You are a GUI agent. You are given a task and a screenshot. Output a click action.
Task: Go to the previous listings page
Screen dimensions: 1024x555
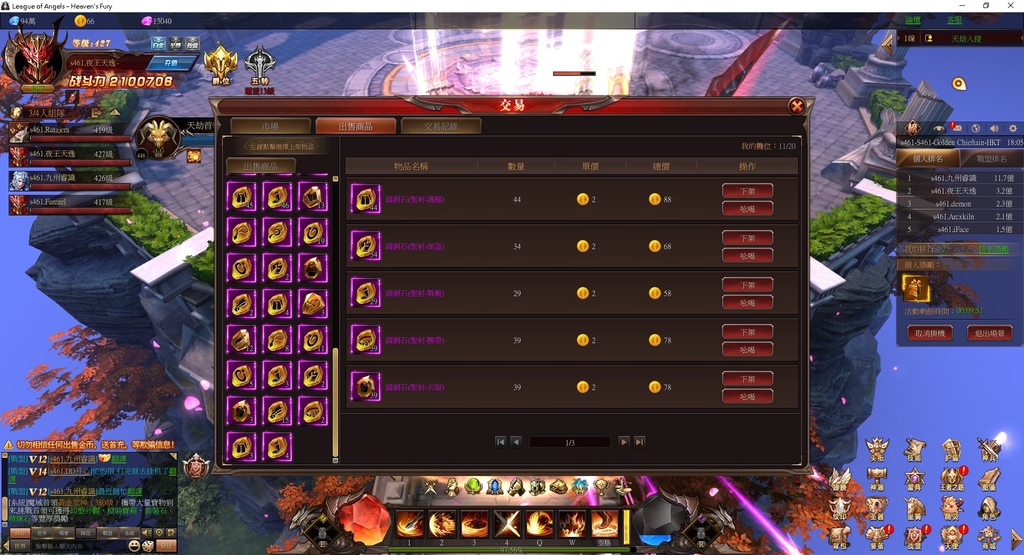coord(516,441)
